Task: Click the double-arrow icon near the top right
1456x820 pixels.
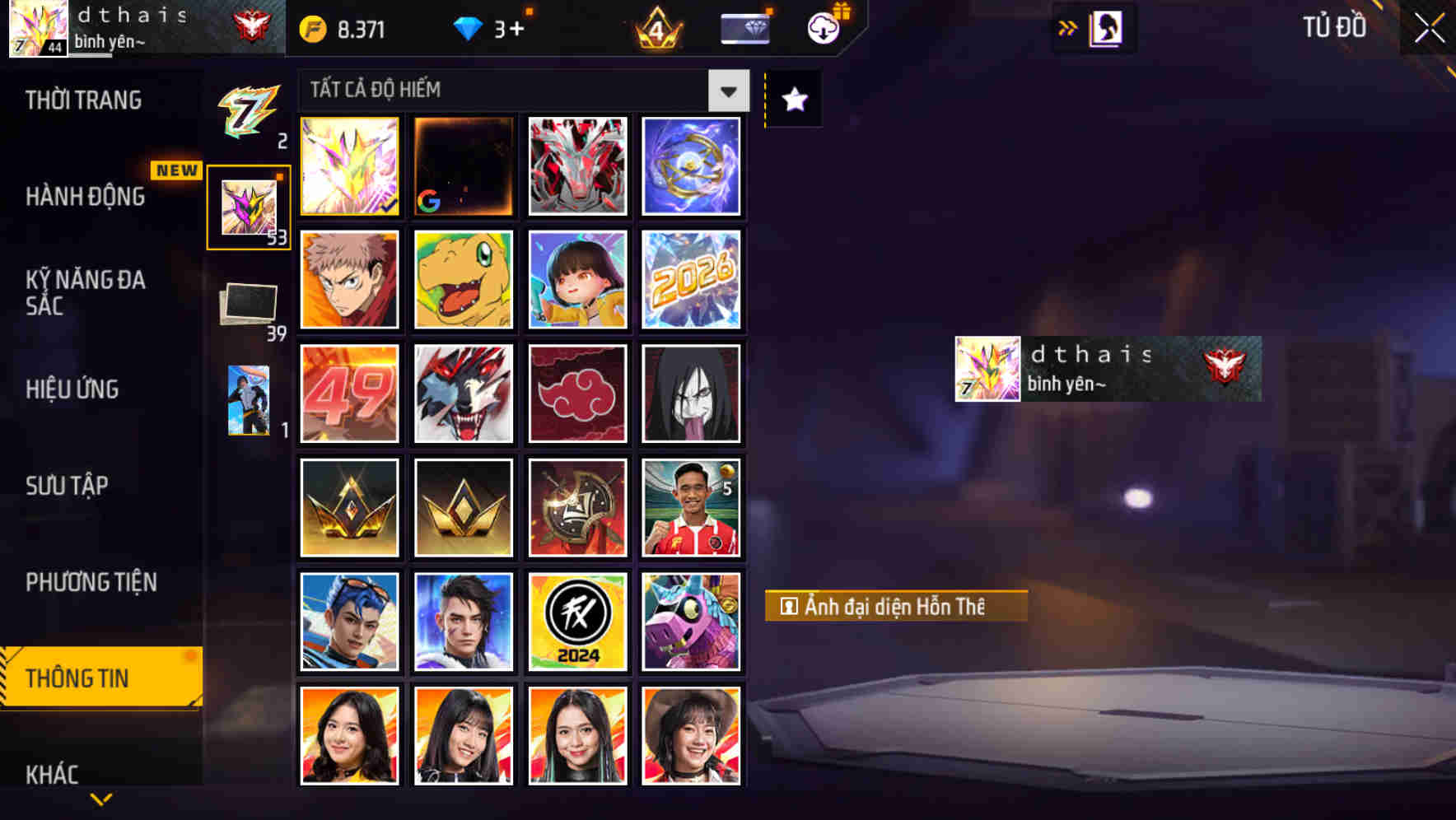Action: (1068, 27)
